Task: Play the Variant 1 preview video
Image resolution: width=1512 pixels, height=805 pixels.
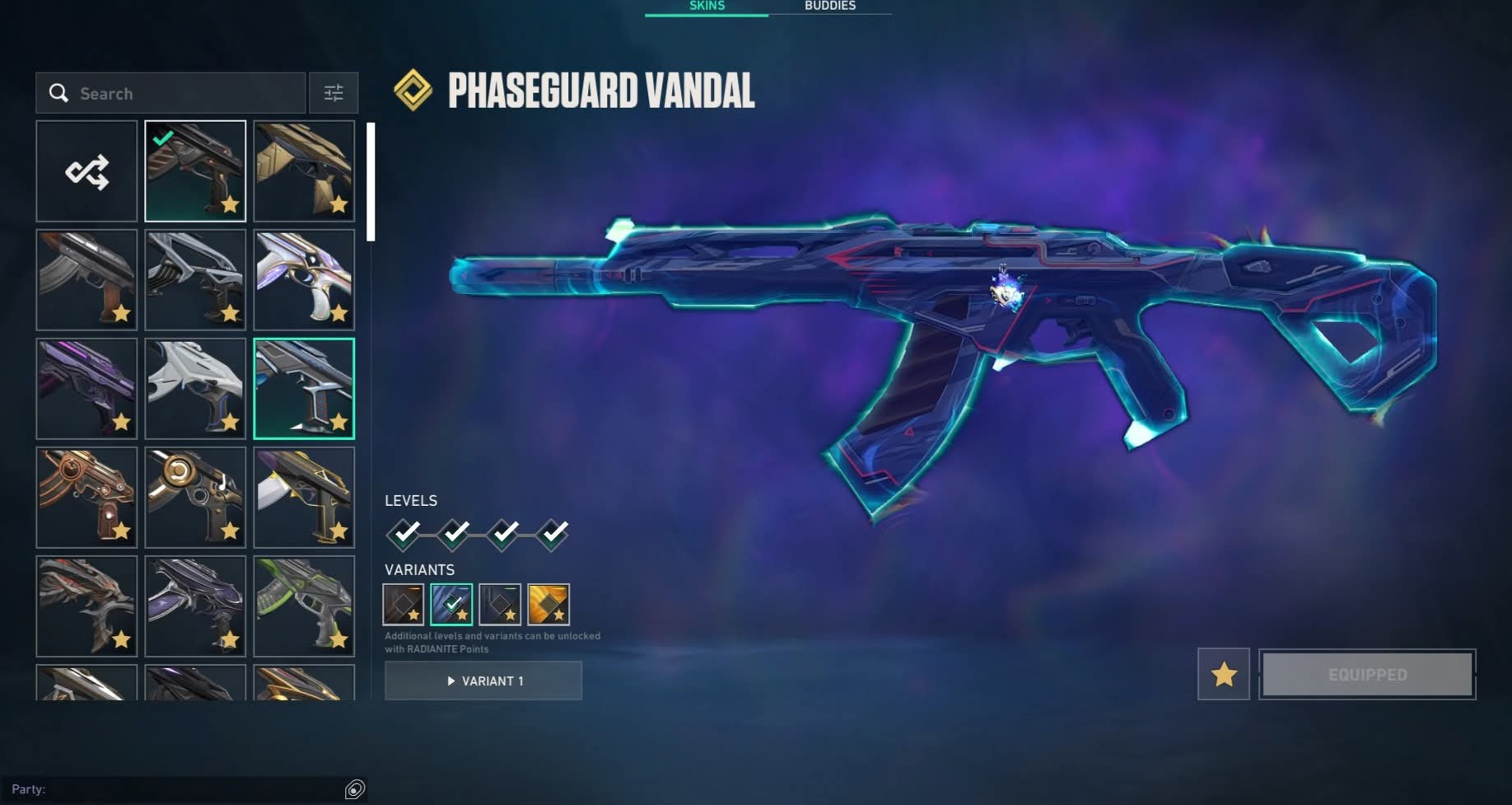Action: (x=483, y=681)
